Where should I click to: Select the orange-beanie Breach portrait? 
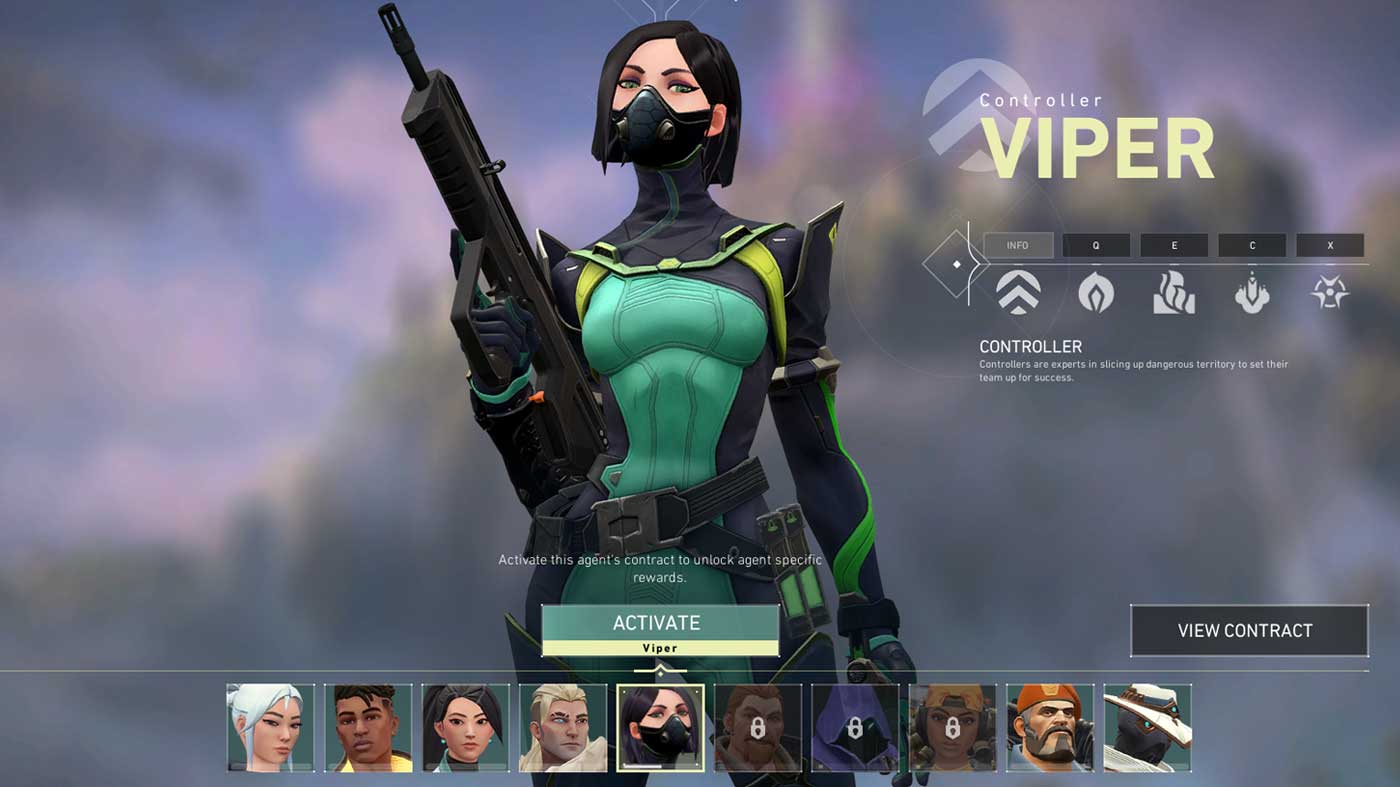[x=1050, y=728]
